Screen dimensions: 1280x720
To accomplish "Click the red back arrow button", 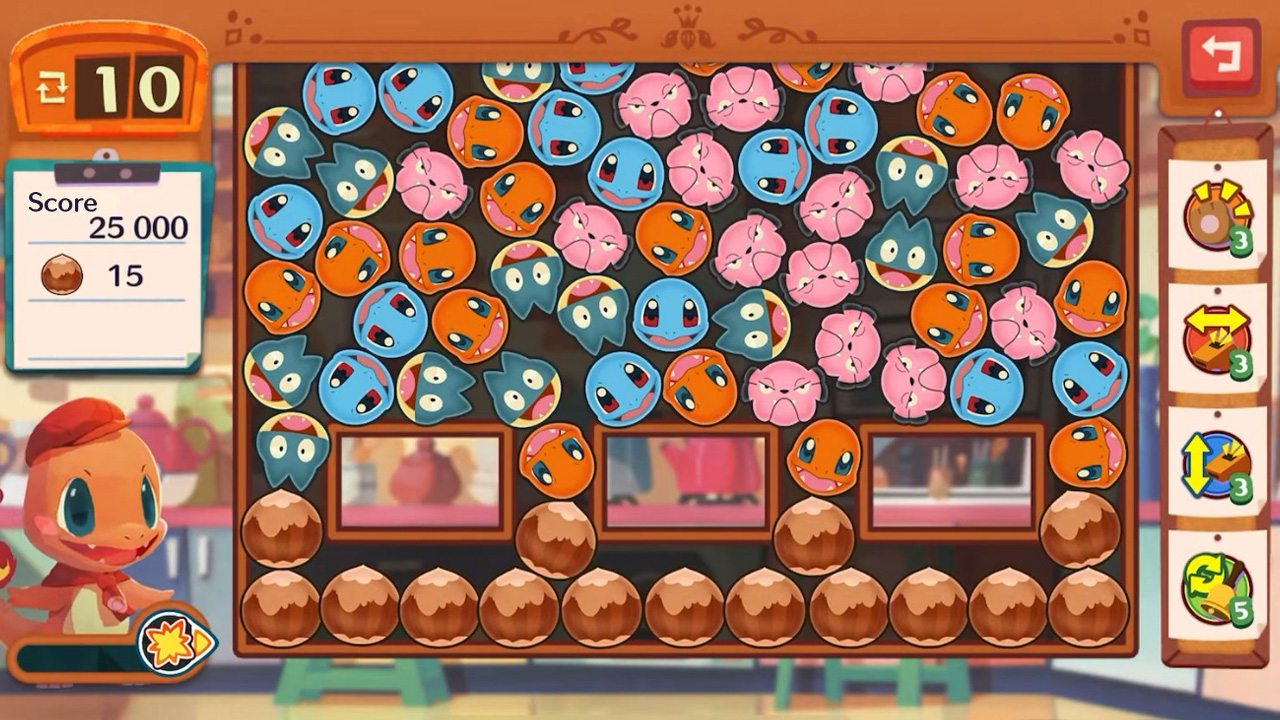I will tap(1221, 57).
